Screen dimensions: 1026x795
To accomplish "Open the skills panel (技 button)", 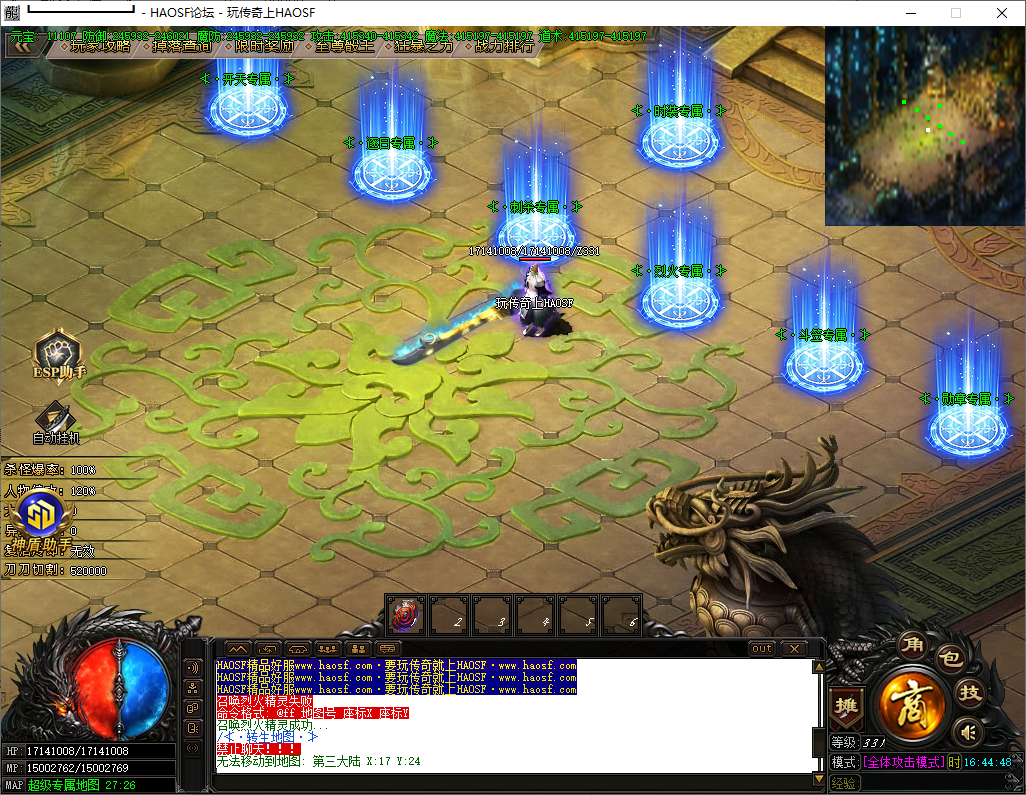I will (x=969, y=693).
